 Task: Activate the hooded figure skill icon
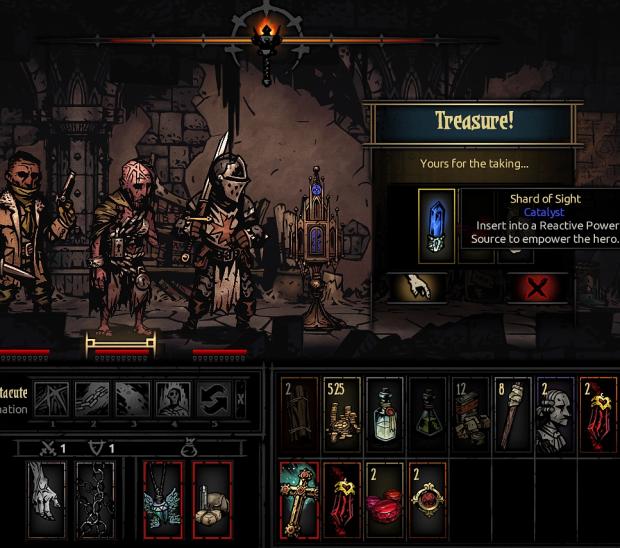click(x=172, y=399)
